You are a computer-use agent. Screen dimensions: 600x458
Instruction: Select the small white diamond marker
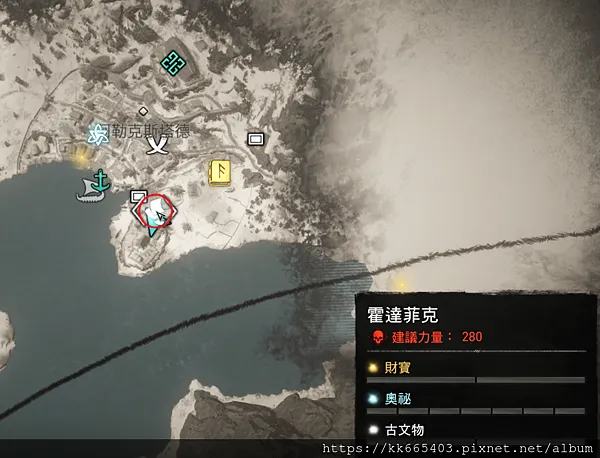(x=143, y=110)
